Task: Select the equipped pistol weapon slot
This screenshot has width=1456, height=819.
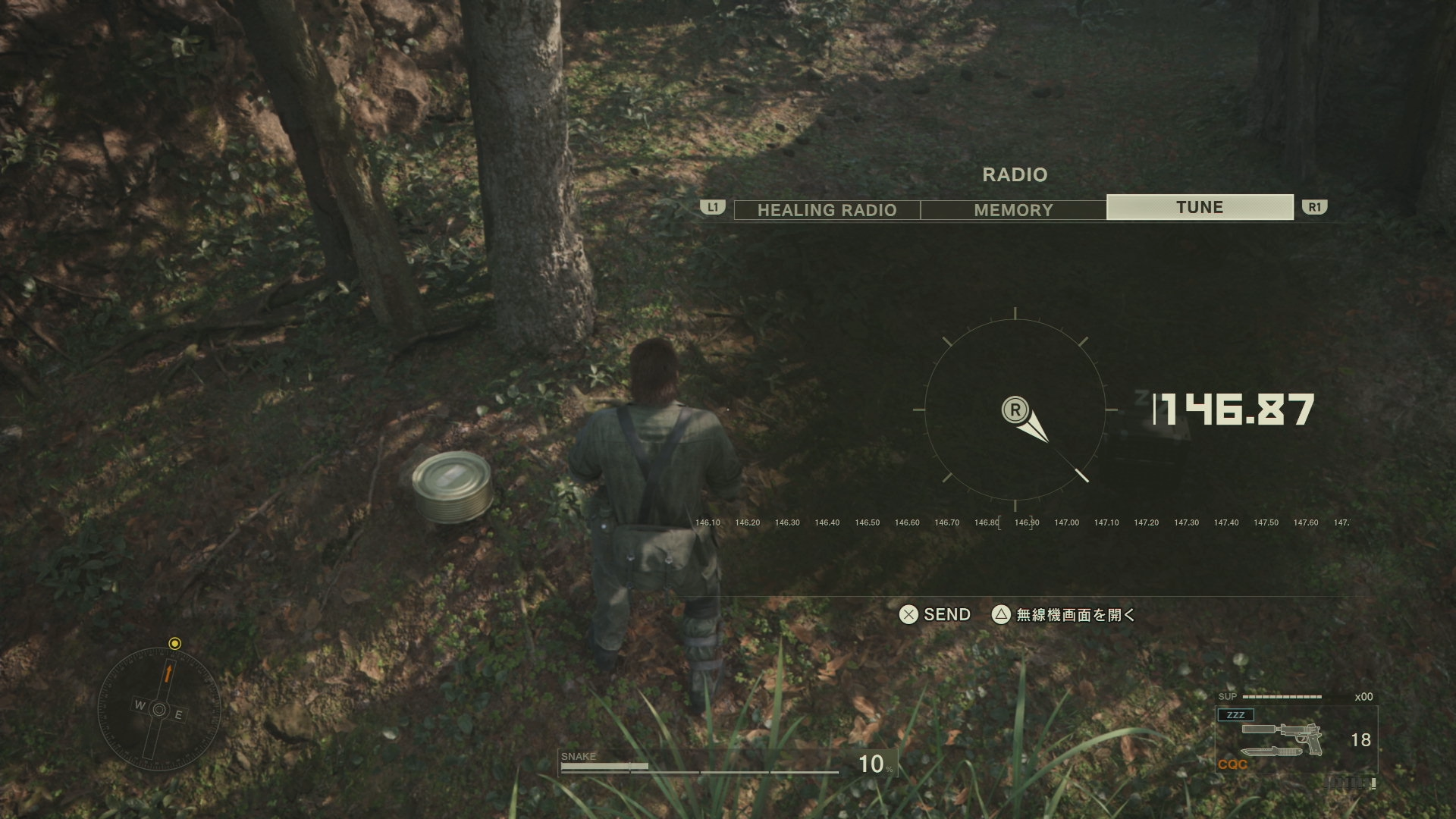Action: [x=1282, y=739]
